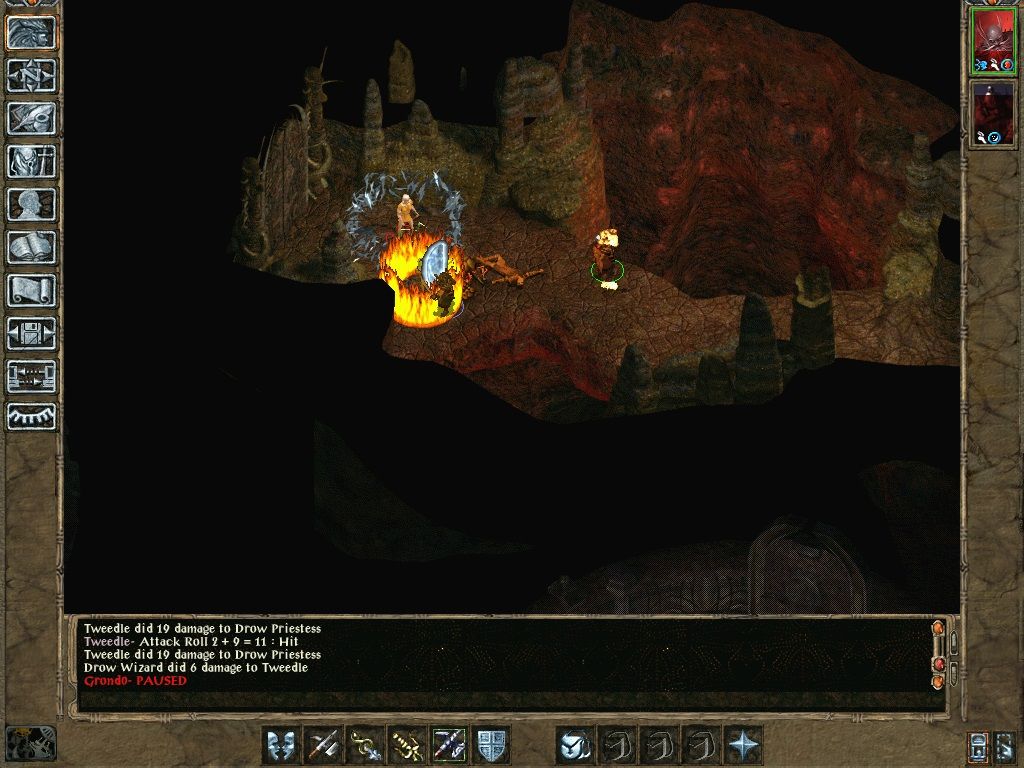This screenshot has width=1024, height=768.
Task: Open the multiplayer arbitration panel
Action: point(31,376)
